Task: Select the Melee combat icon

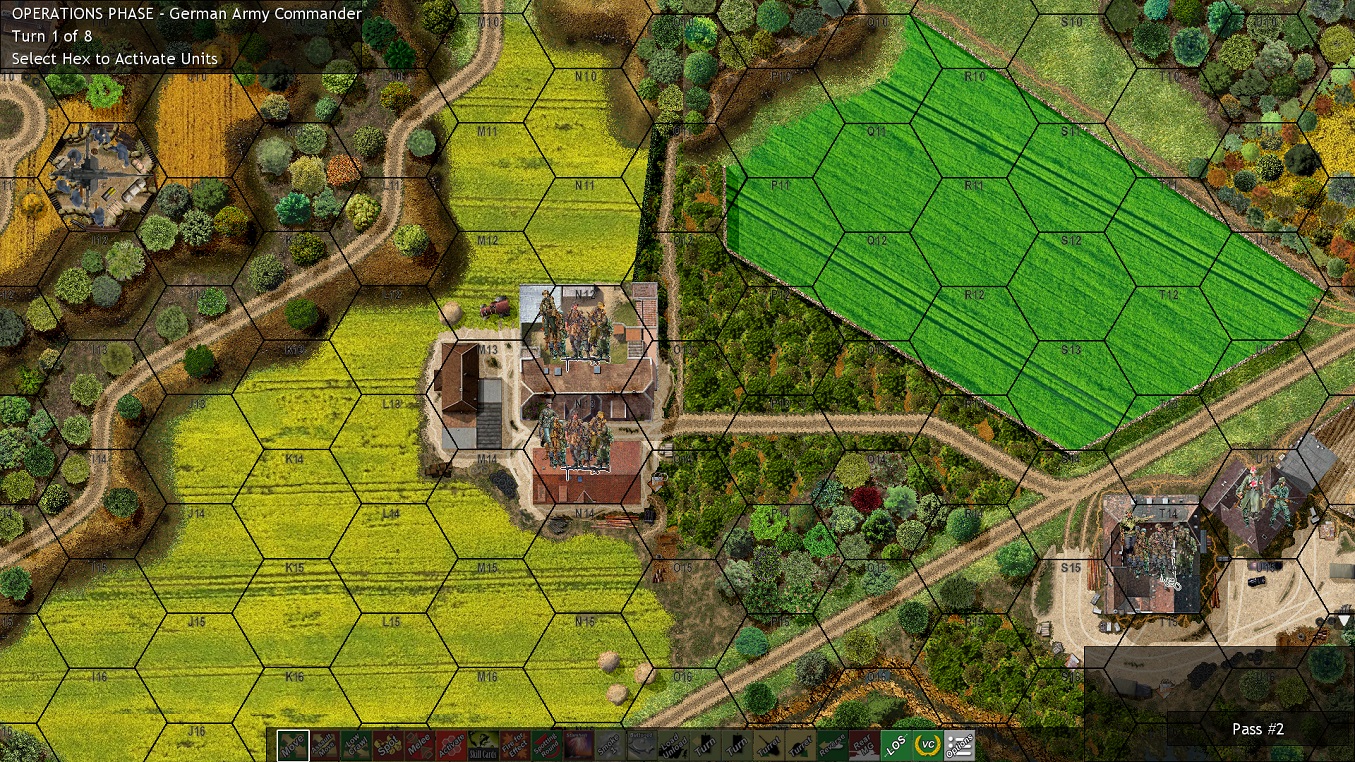Action: (422, 745)
